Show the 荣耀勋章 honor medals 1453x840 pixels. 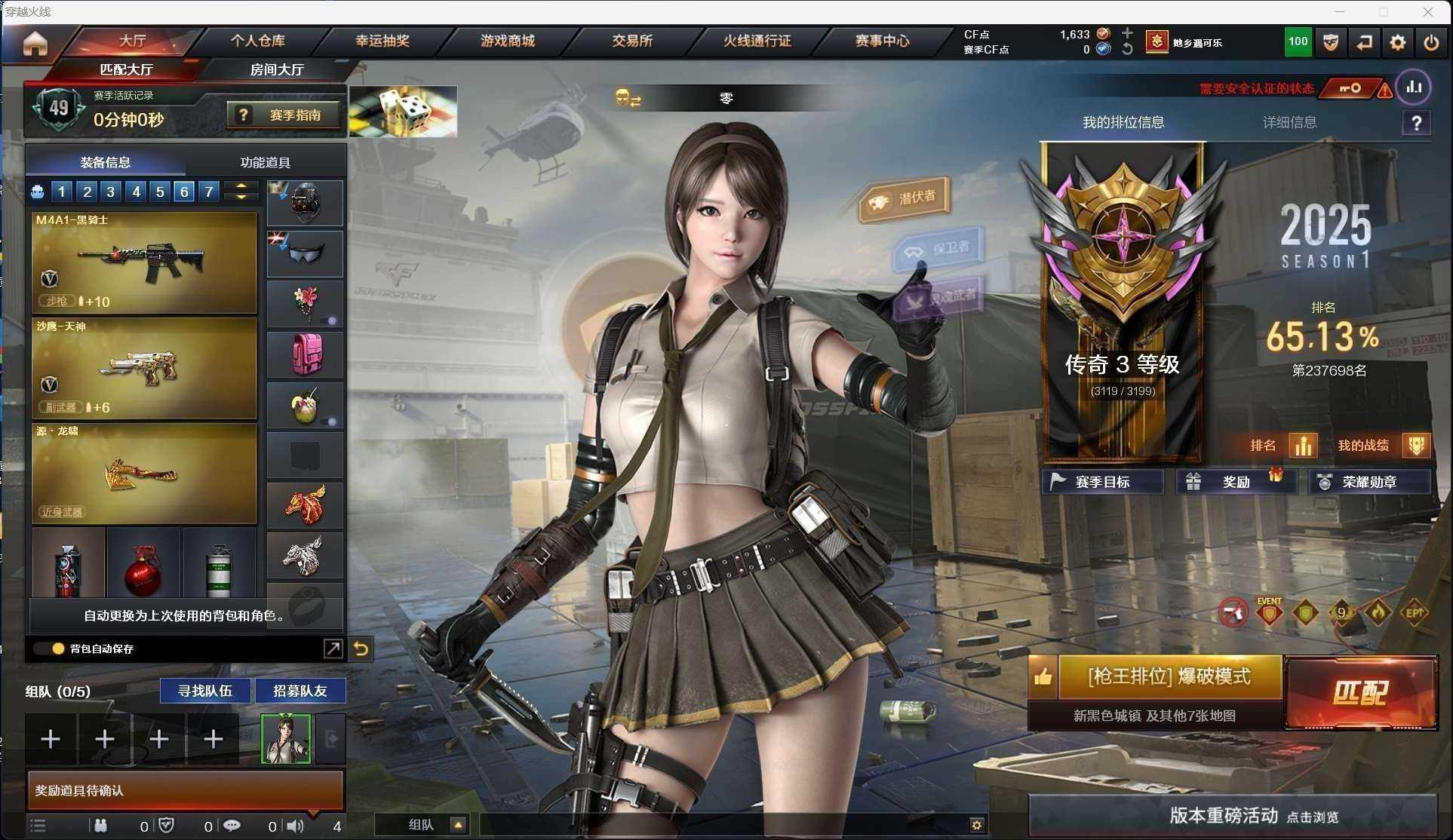click(1369, 482)
